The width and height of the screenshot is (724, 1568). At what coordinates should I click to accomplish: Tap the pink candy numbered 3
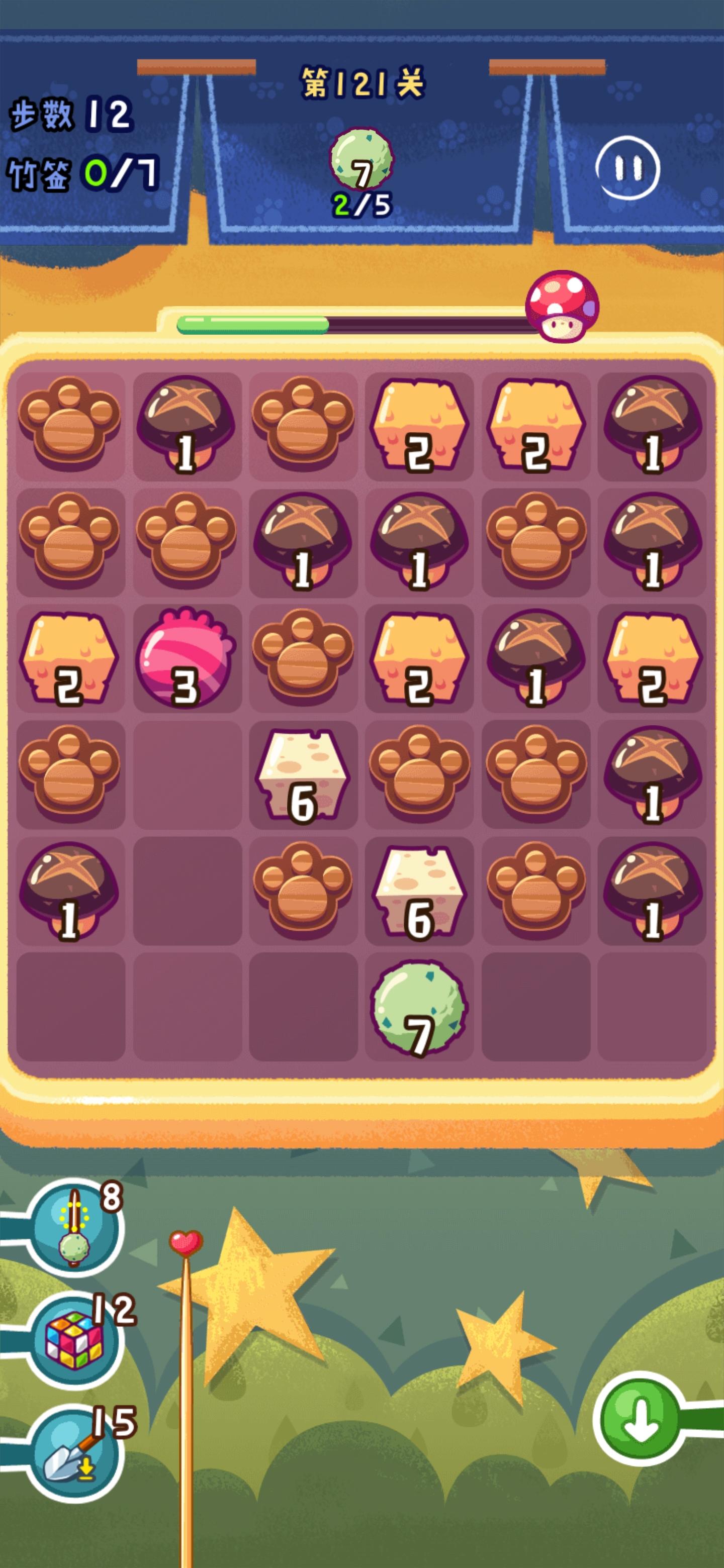[184, 663]
